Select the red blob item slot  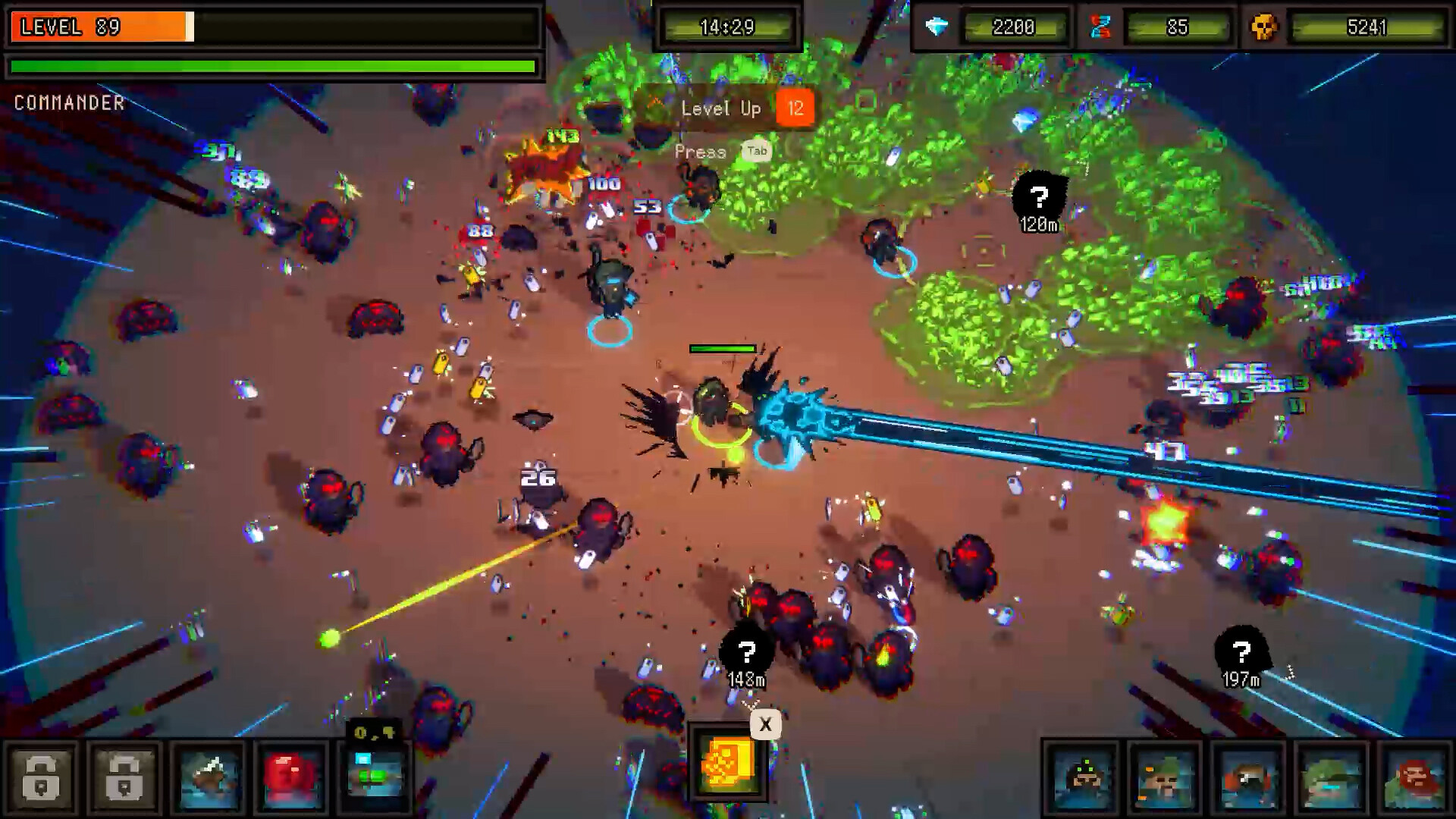pos(292,778)
